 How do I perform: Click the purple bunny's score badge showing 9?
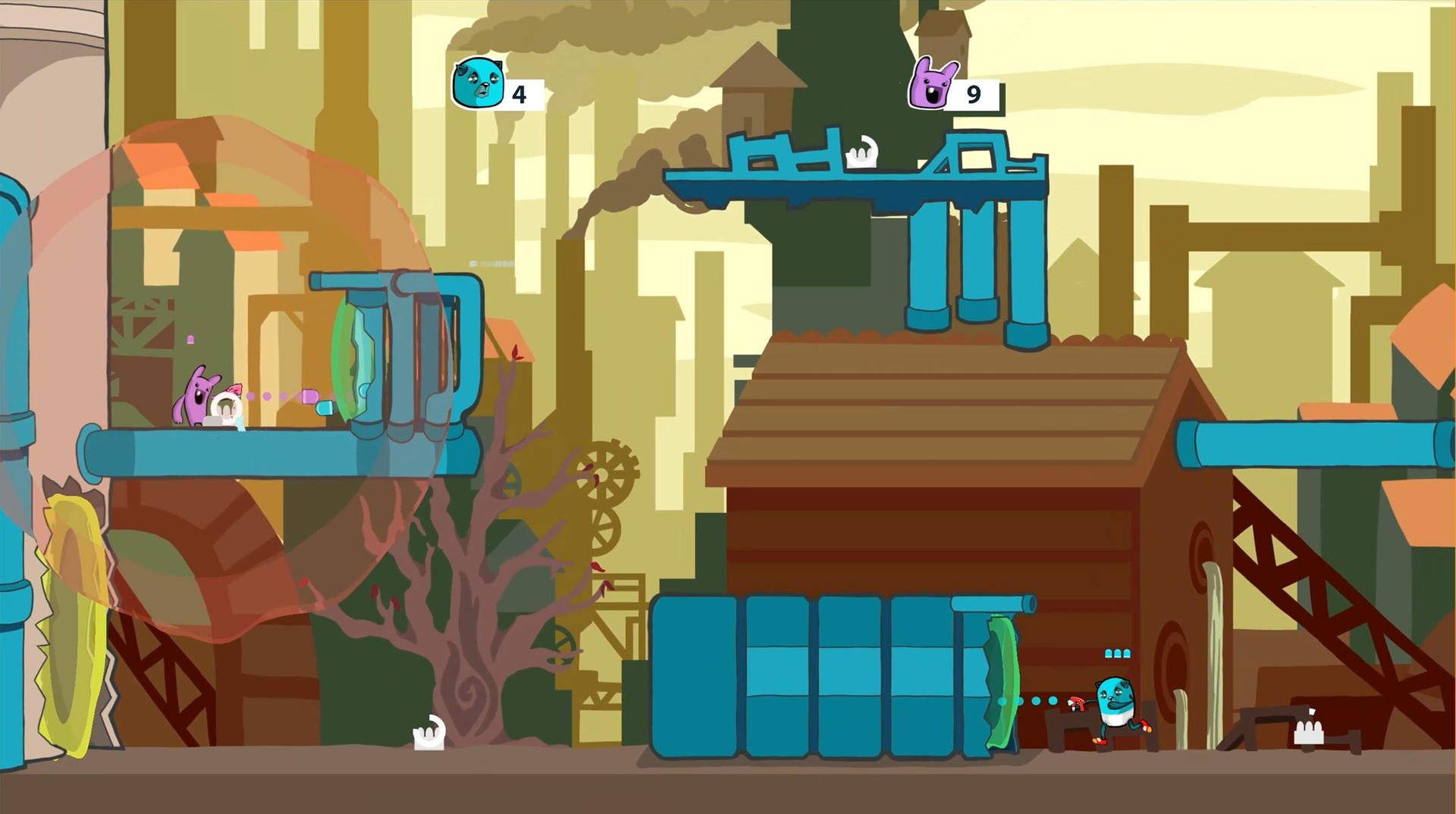[x=973, y=94]
